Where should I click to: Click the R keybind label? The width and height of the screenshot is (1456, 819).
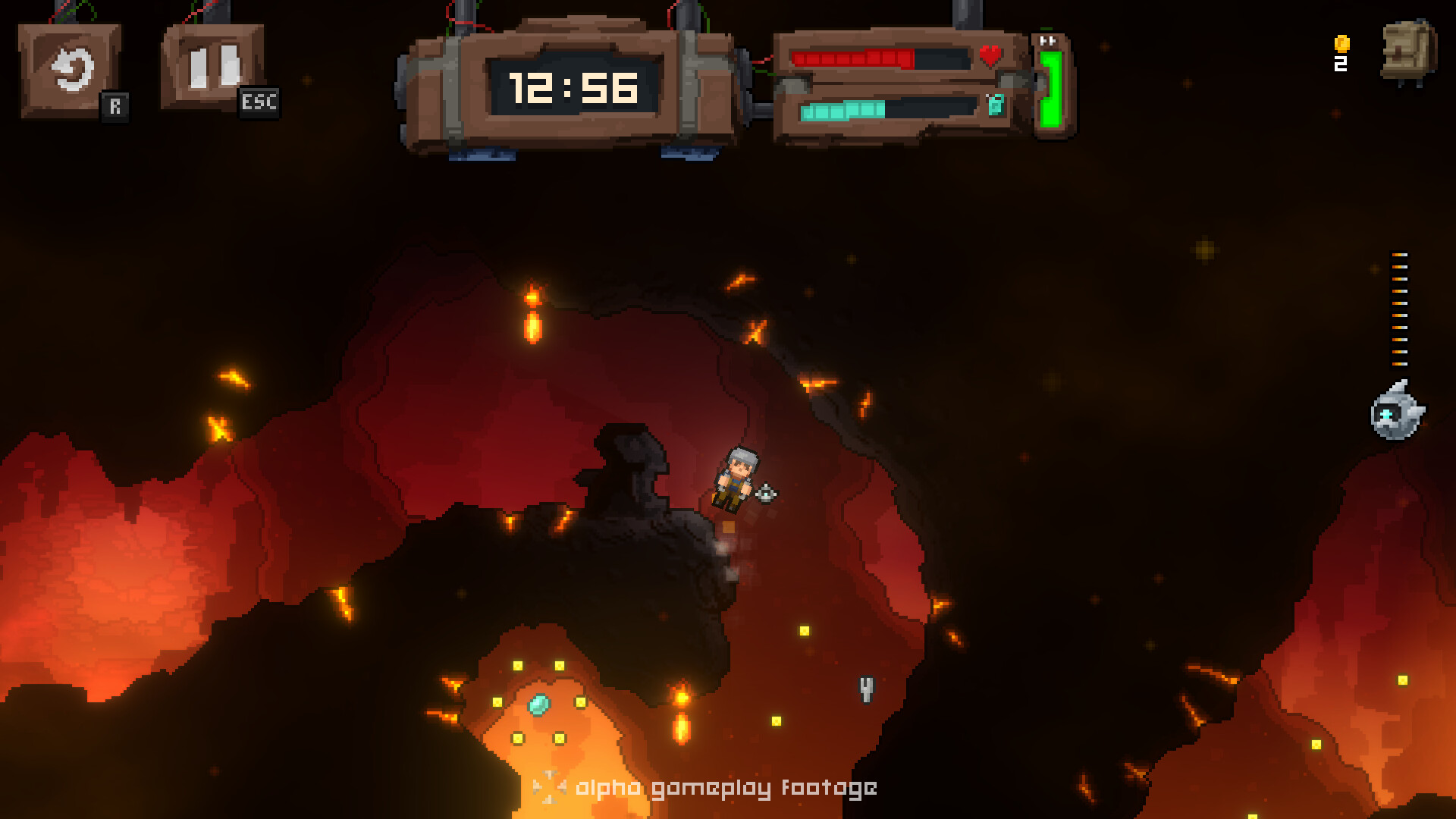115,107
